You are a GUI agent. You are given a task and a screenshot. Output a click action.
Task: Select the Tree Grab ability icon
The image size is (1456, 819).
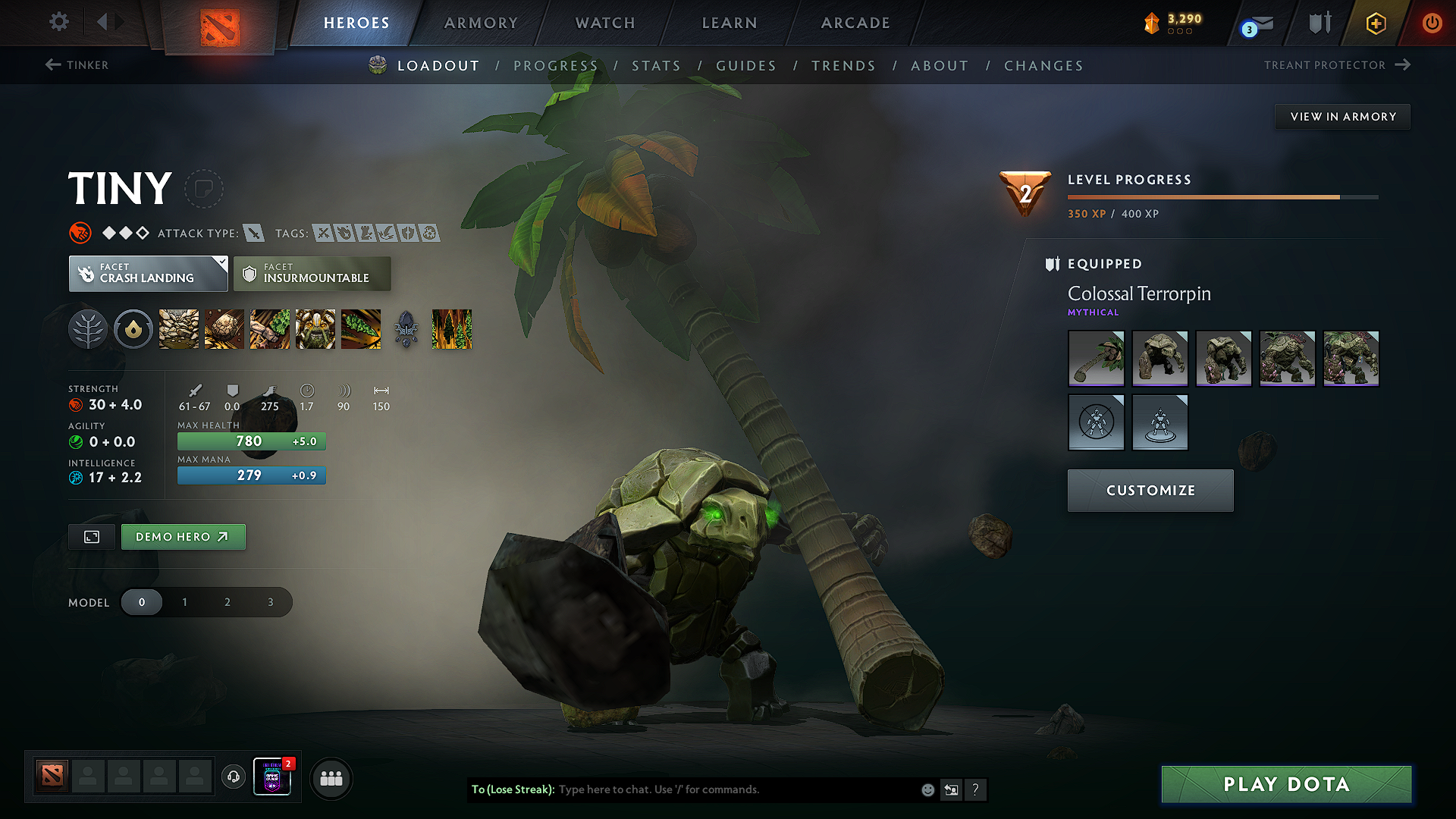pos(270,329)
